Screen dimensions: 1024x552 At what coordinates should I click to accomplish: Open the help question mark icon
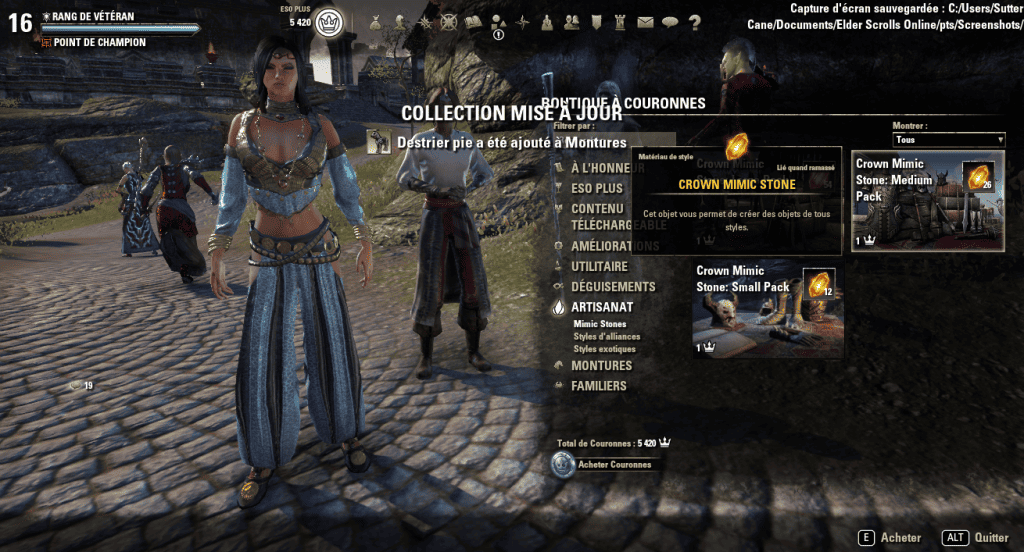[x=694, y=22]
